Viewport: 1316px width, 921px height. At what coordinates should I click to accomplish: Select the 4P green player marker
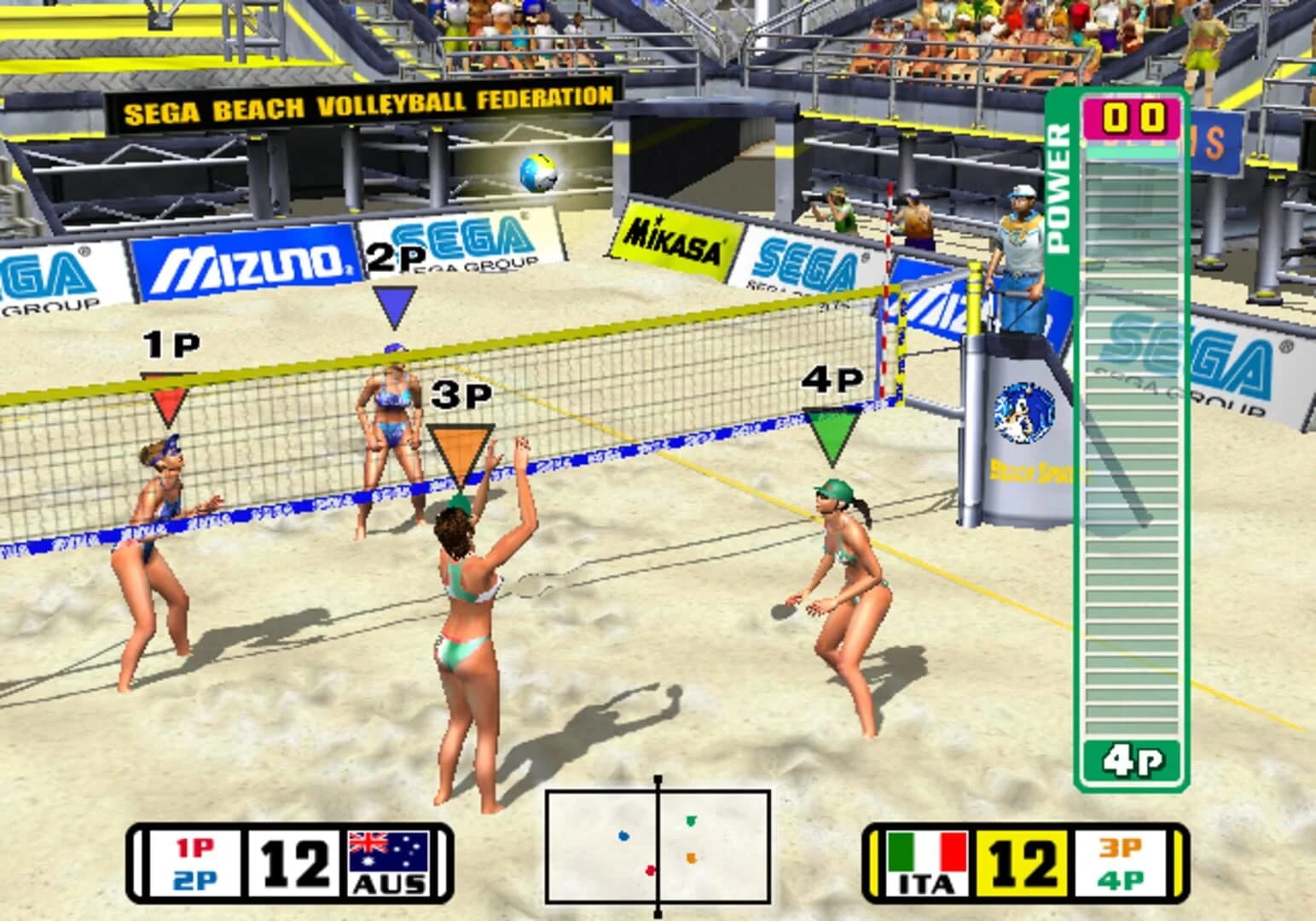(833, 431)
